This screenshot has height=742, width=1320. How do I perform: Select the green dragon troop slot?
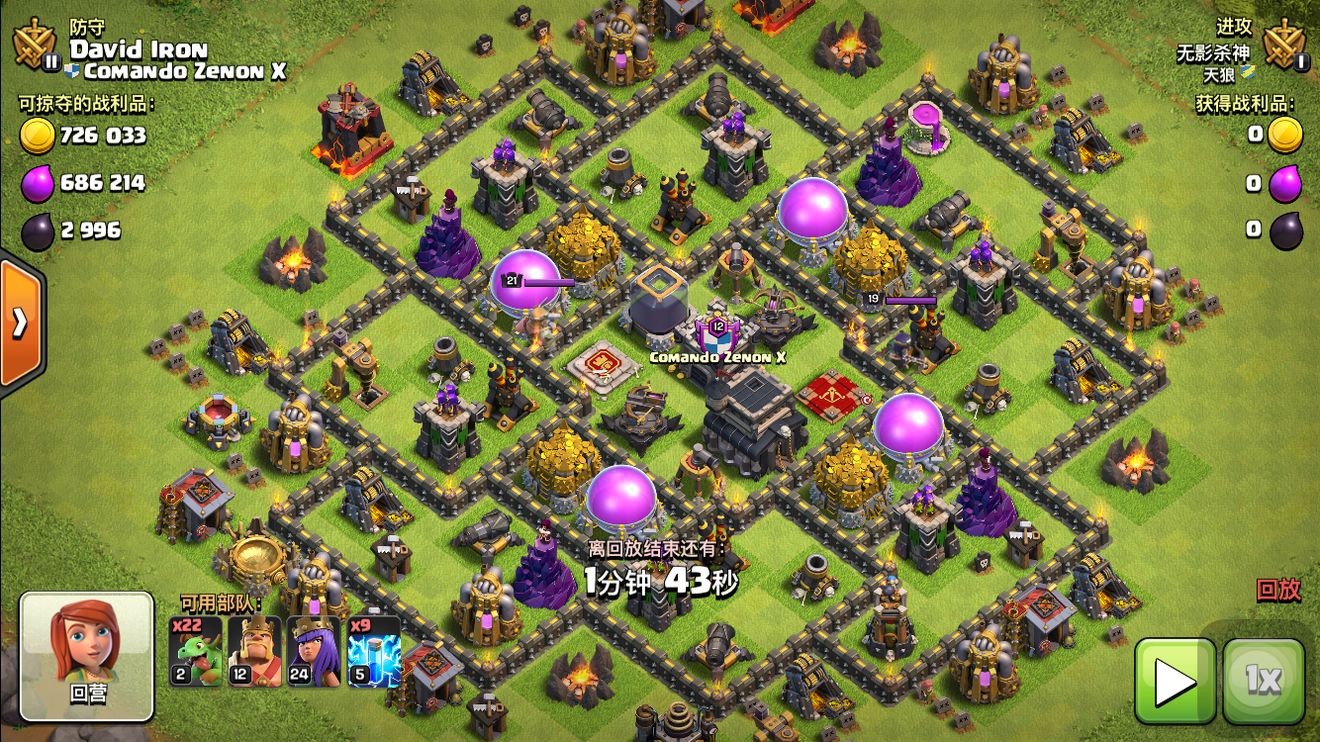coord(196,651)
